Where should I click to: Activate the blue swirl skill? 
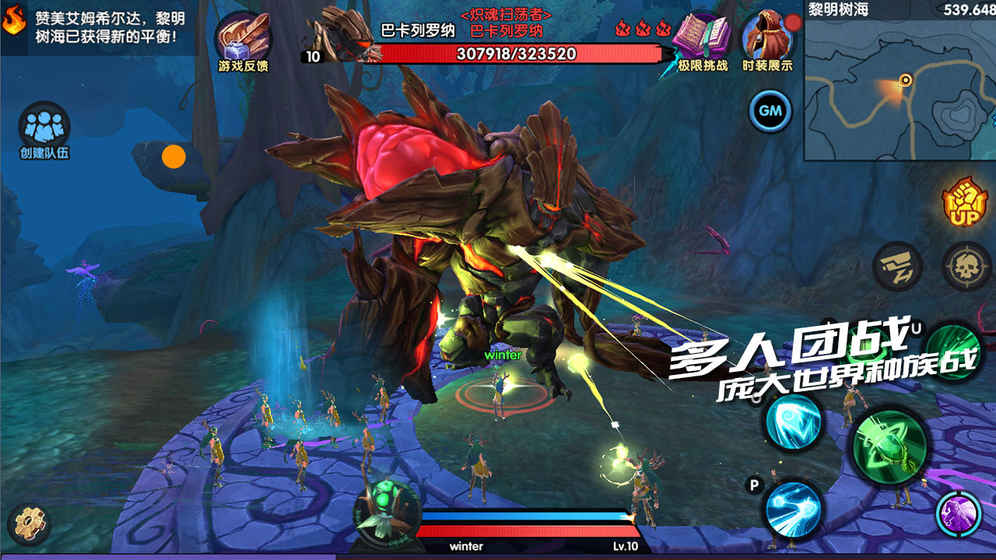pos(793,421)
